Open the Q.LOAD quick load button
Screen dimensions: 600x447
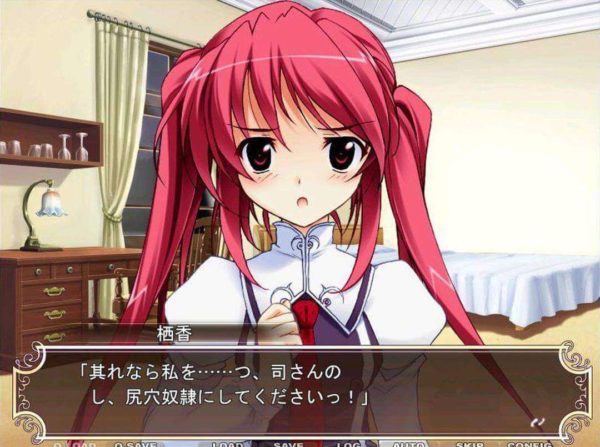pos(70,443)
